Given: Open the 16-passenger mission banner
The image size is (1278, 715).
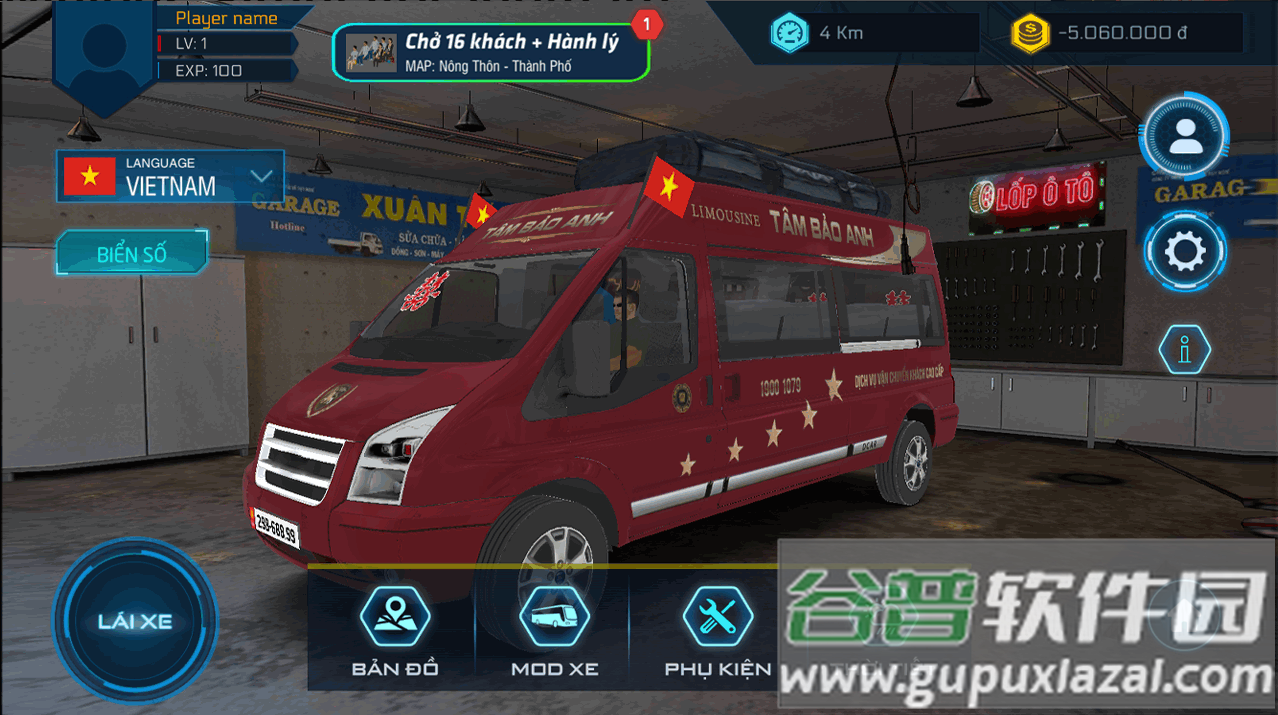Looking at the screenshot, I should [x=490, y=53].
